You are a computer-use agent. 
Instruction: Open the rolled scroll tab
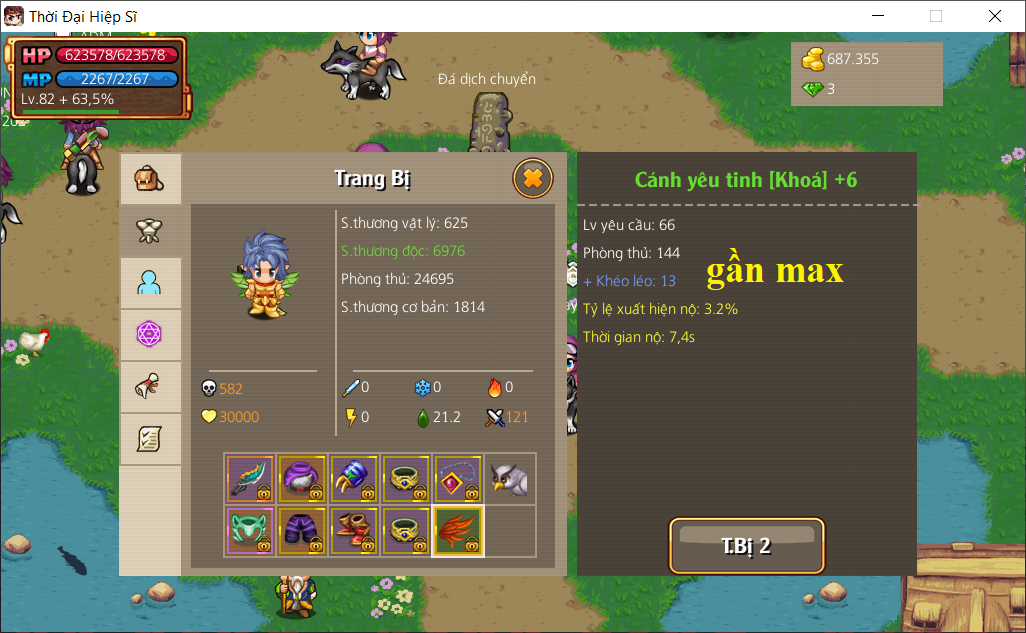(150, 387)
